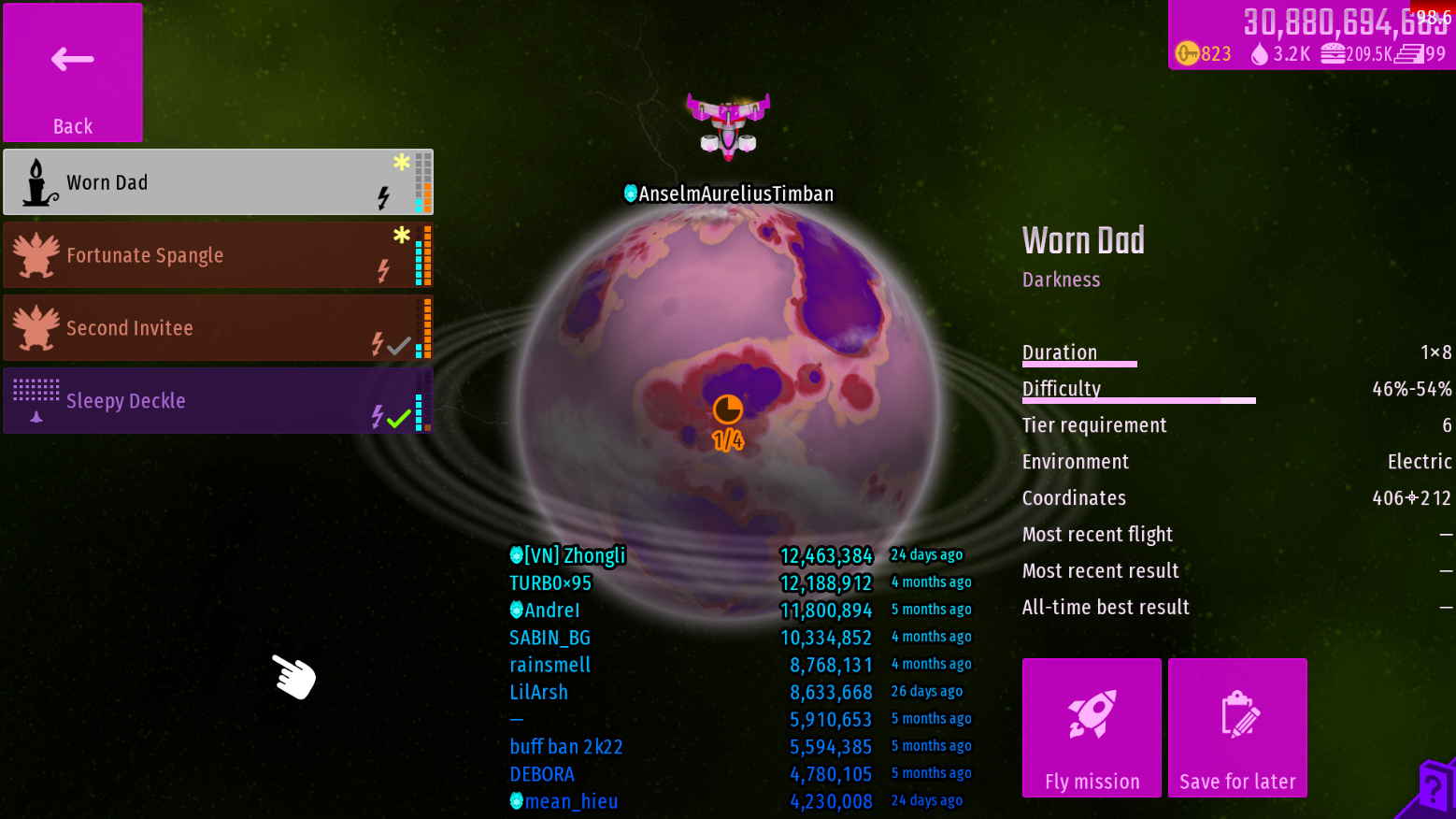Open mean_hieu's leaderboard row
The image size is (1456, 819).
(564, 802)
